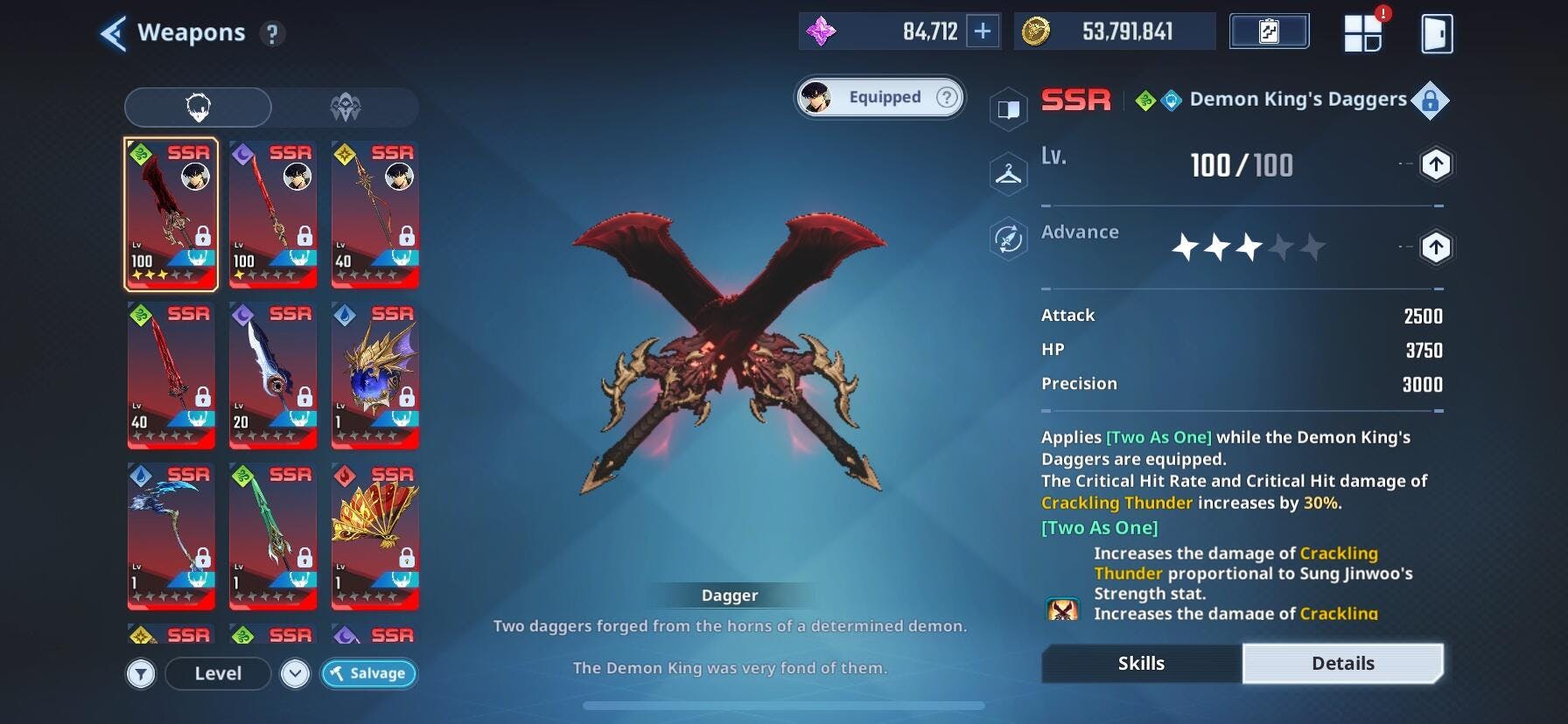The height and width of the screenshot is (724, 1568).
Task: Open the main menu grid icon
Action: pos(1362,34)
